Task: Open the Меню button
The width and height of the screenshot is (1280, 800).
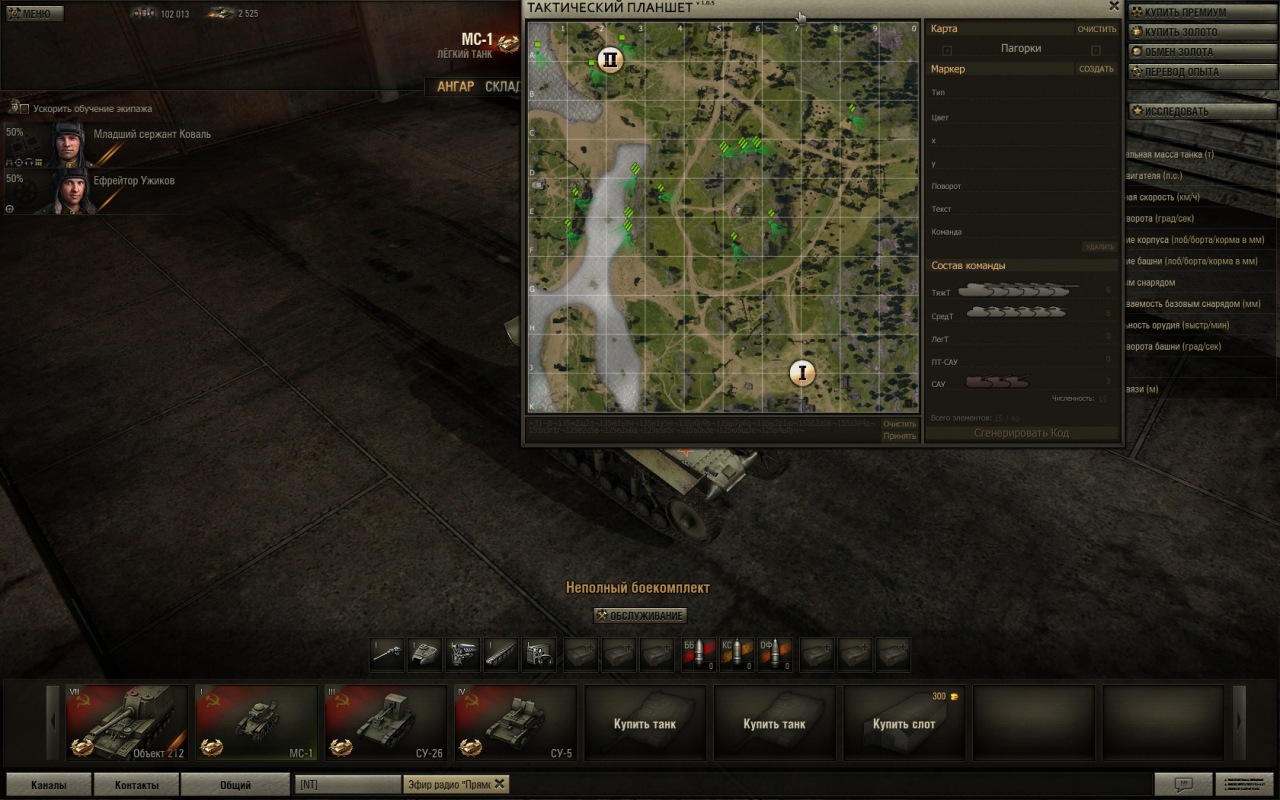Action: [34, 14]
